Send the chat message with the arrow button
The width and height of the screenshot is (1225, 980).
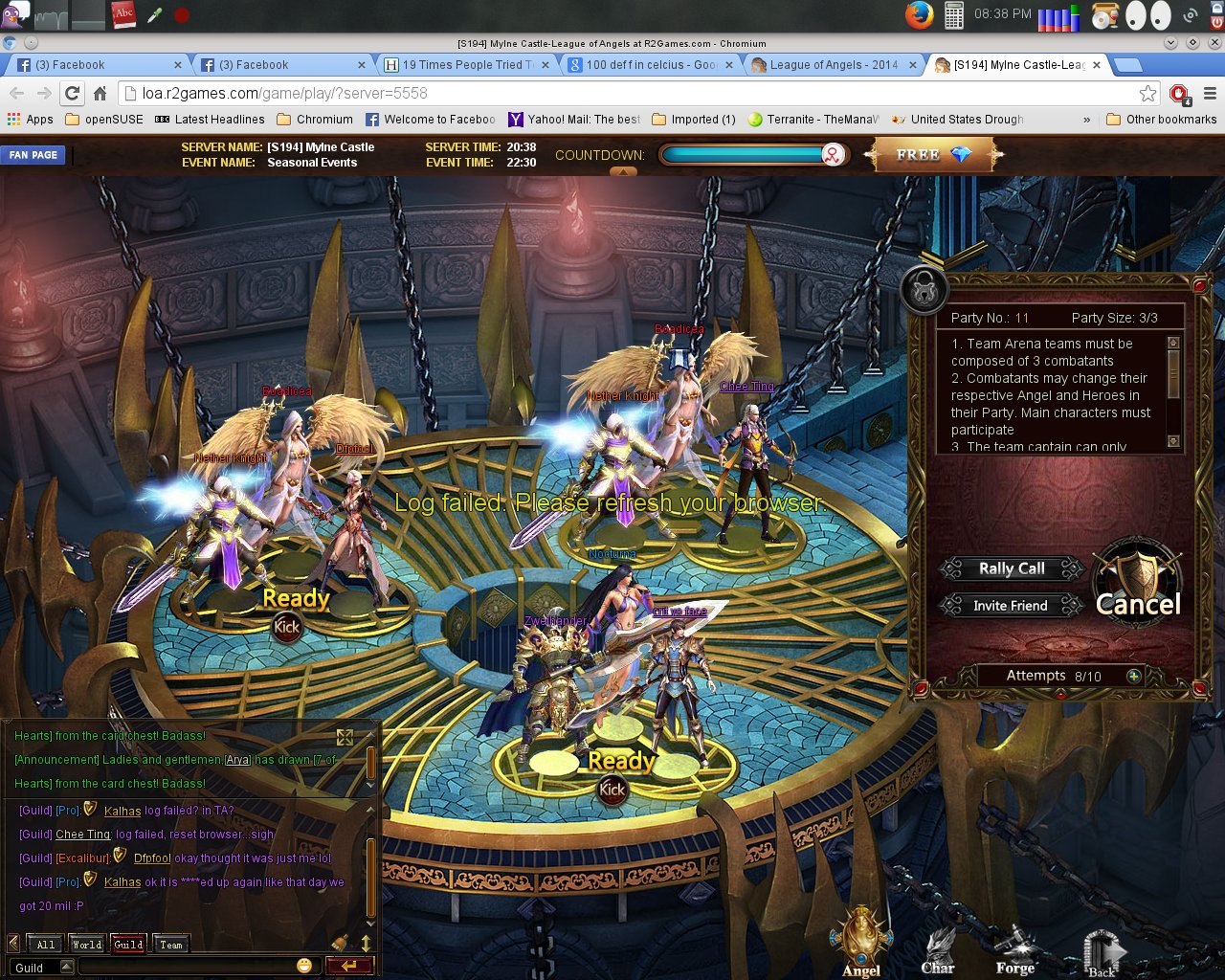pos(348,966)
